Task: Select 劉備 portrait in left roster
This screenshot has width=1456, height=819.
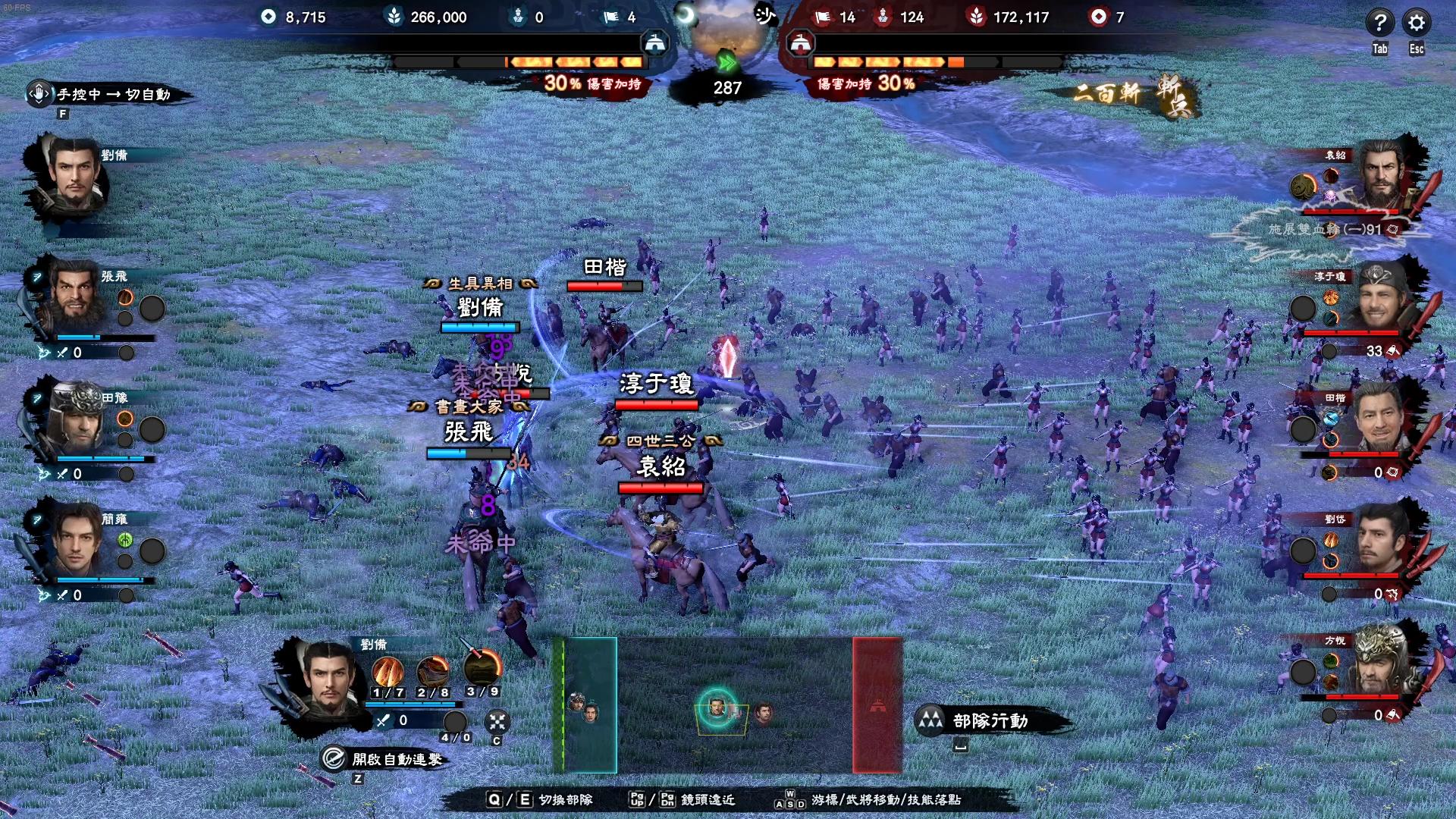Action: (x=74, y=174)
